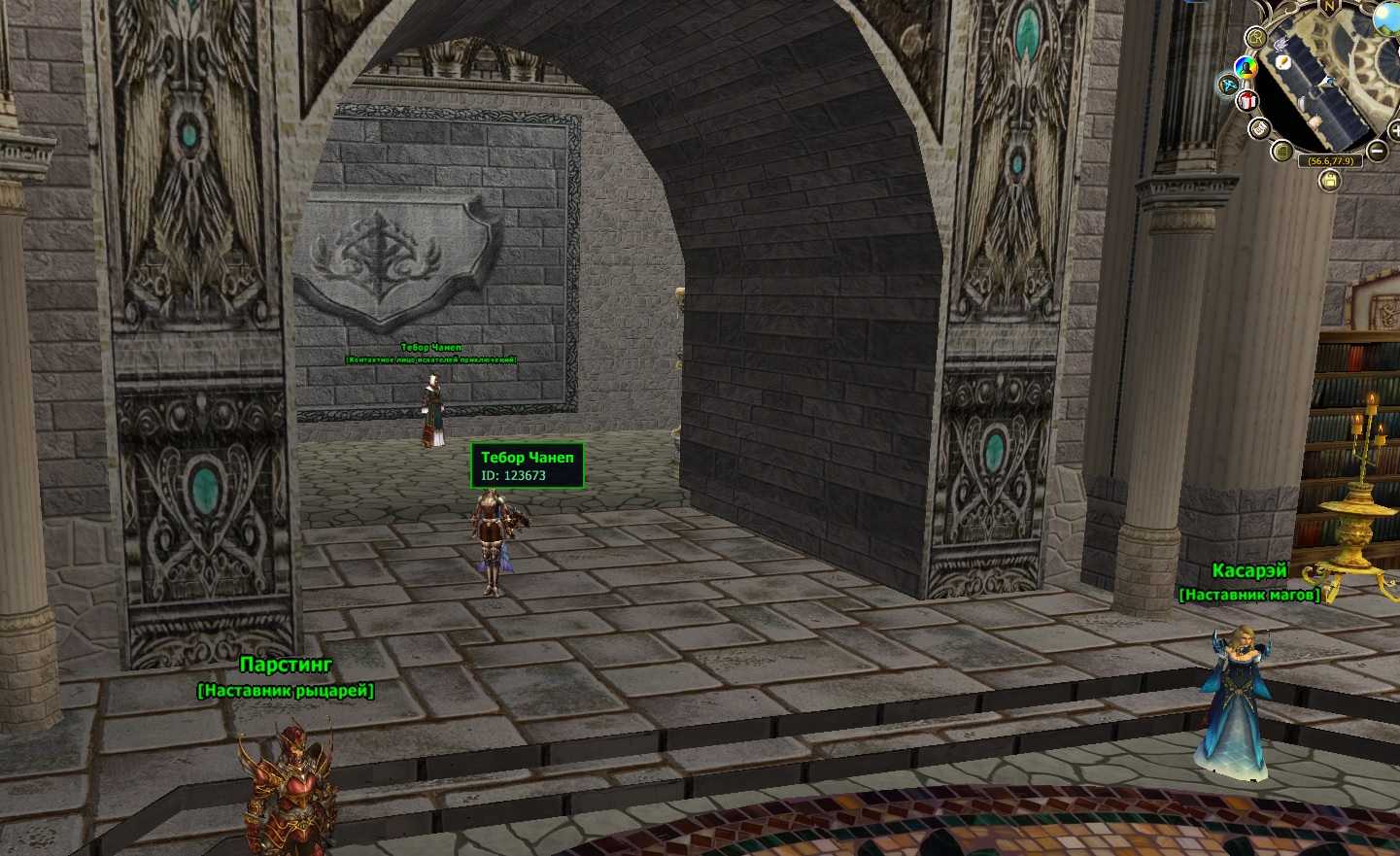This screenshot has width=1400, height=856.
Task: Zoom out the minimap with minus button
Action: pos(1377,151)
